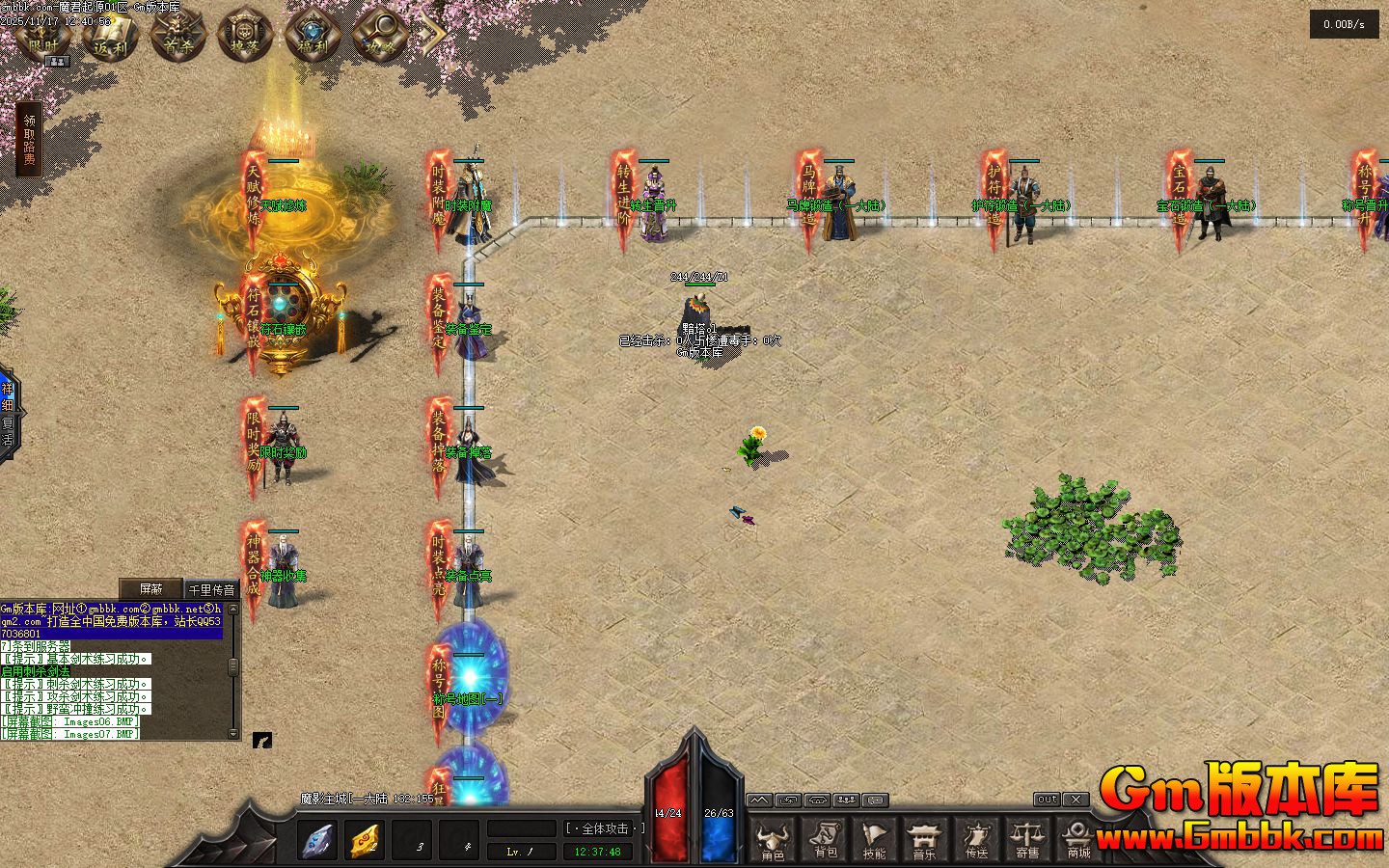Open the 福利 welfare orb icon
Screen dimensions: 1389x868
pyautogui.click(x=313, y=35)
